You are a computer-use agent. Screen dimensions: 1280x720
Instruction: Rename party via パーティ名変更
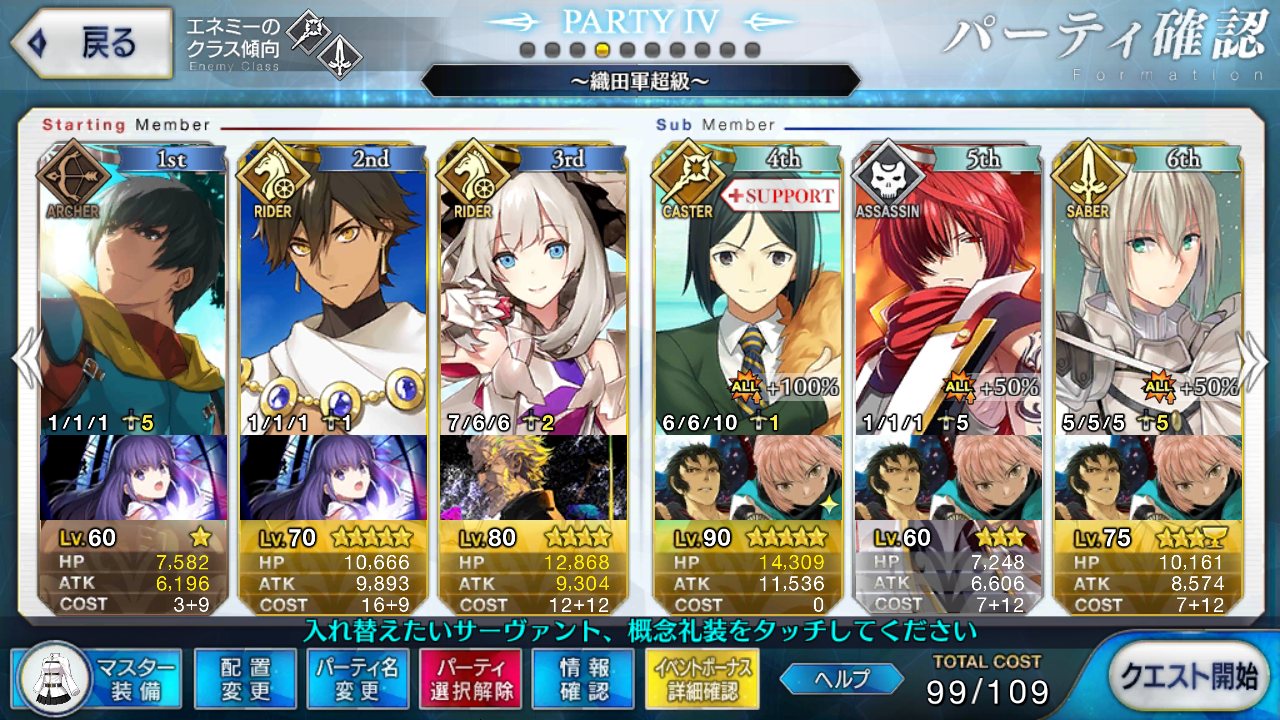357,678
